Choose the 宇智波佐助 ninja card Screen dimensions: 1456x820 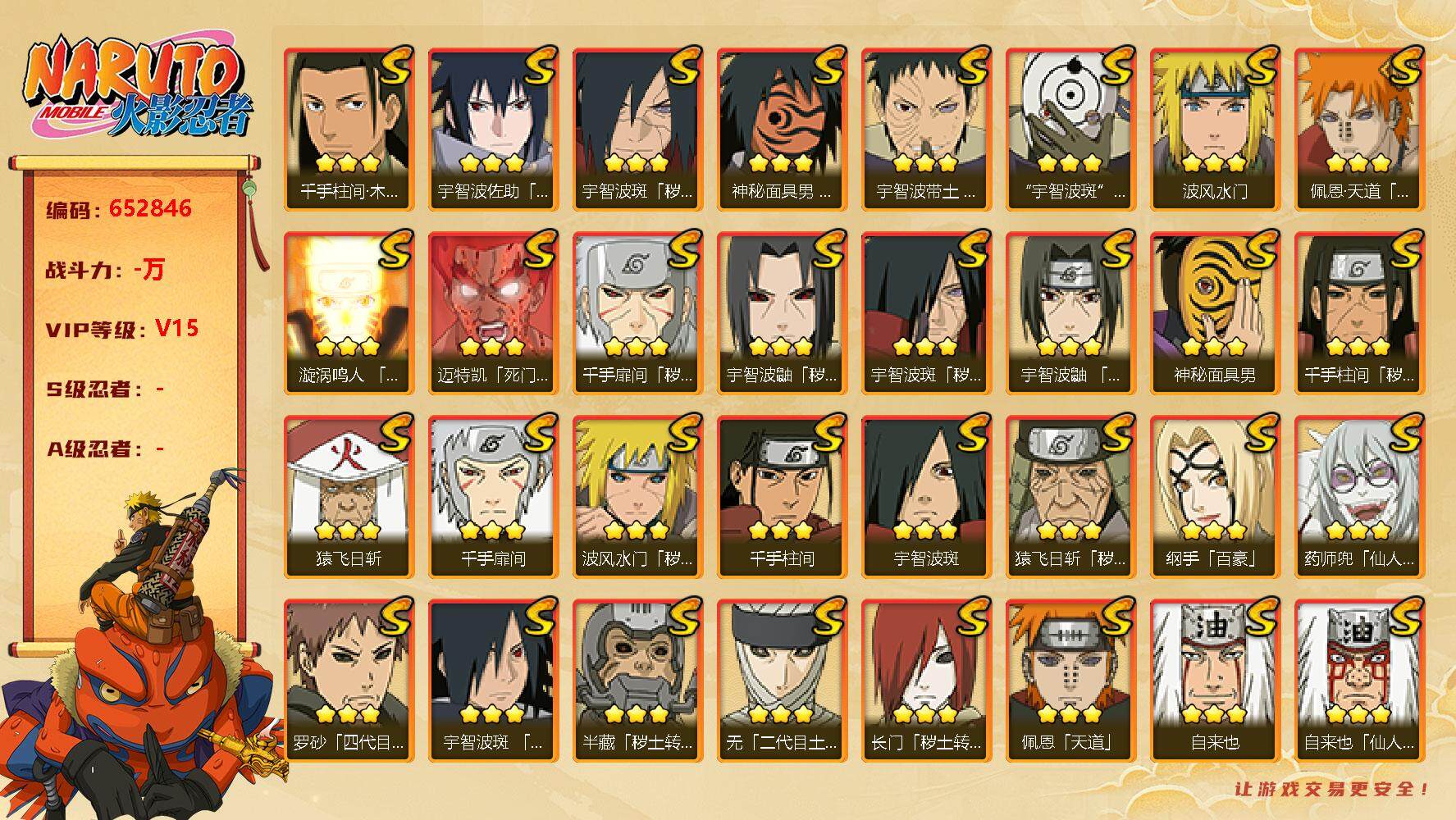[x=494, y=129]
